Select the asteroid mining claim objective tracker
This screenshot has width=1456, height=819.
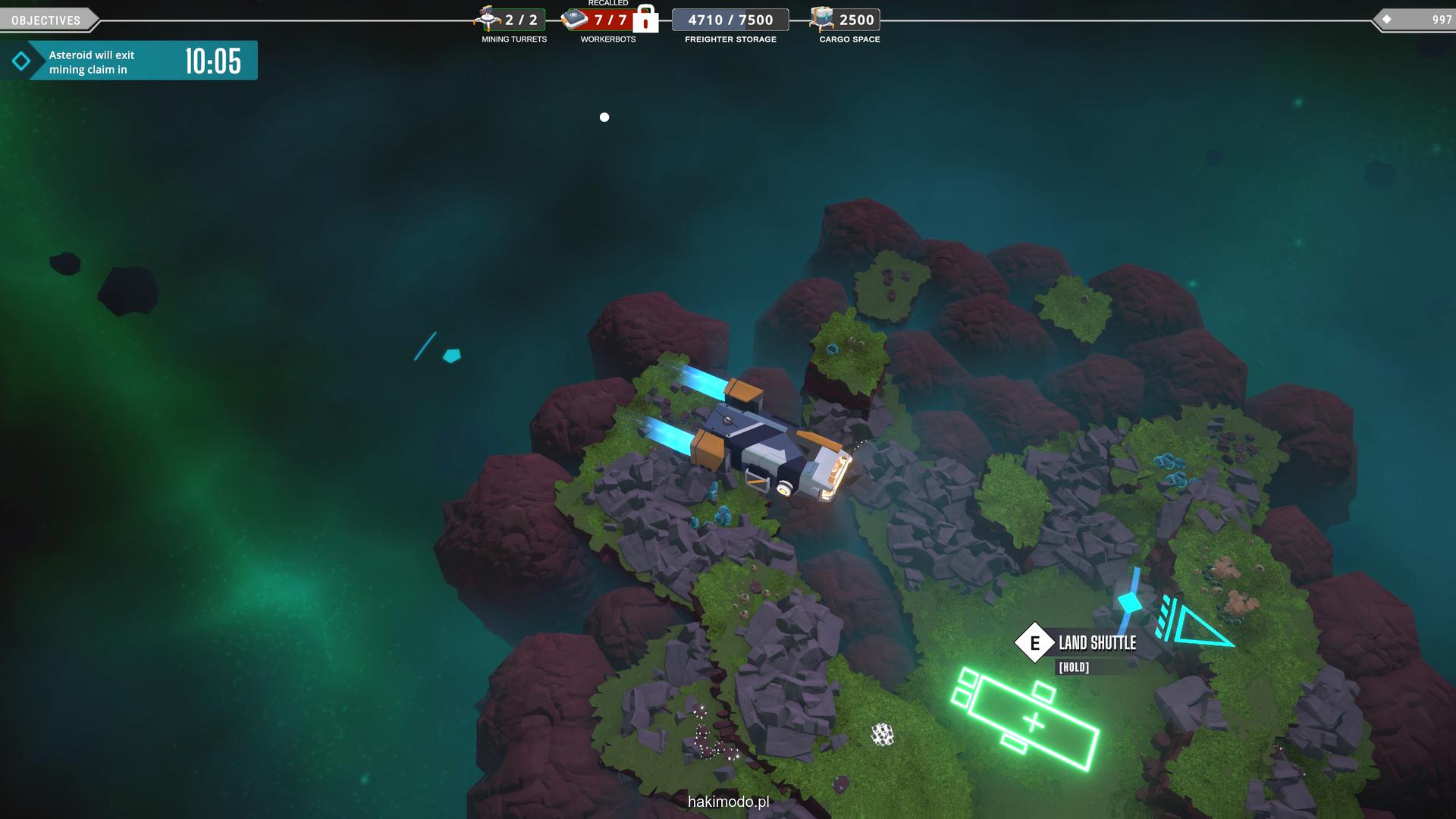pyautogui.click(x=129, y=61)
